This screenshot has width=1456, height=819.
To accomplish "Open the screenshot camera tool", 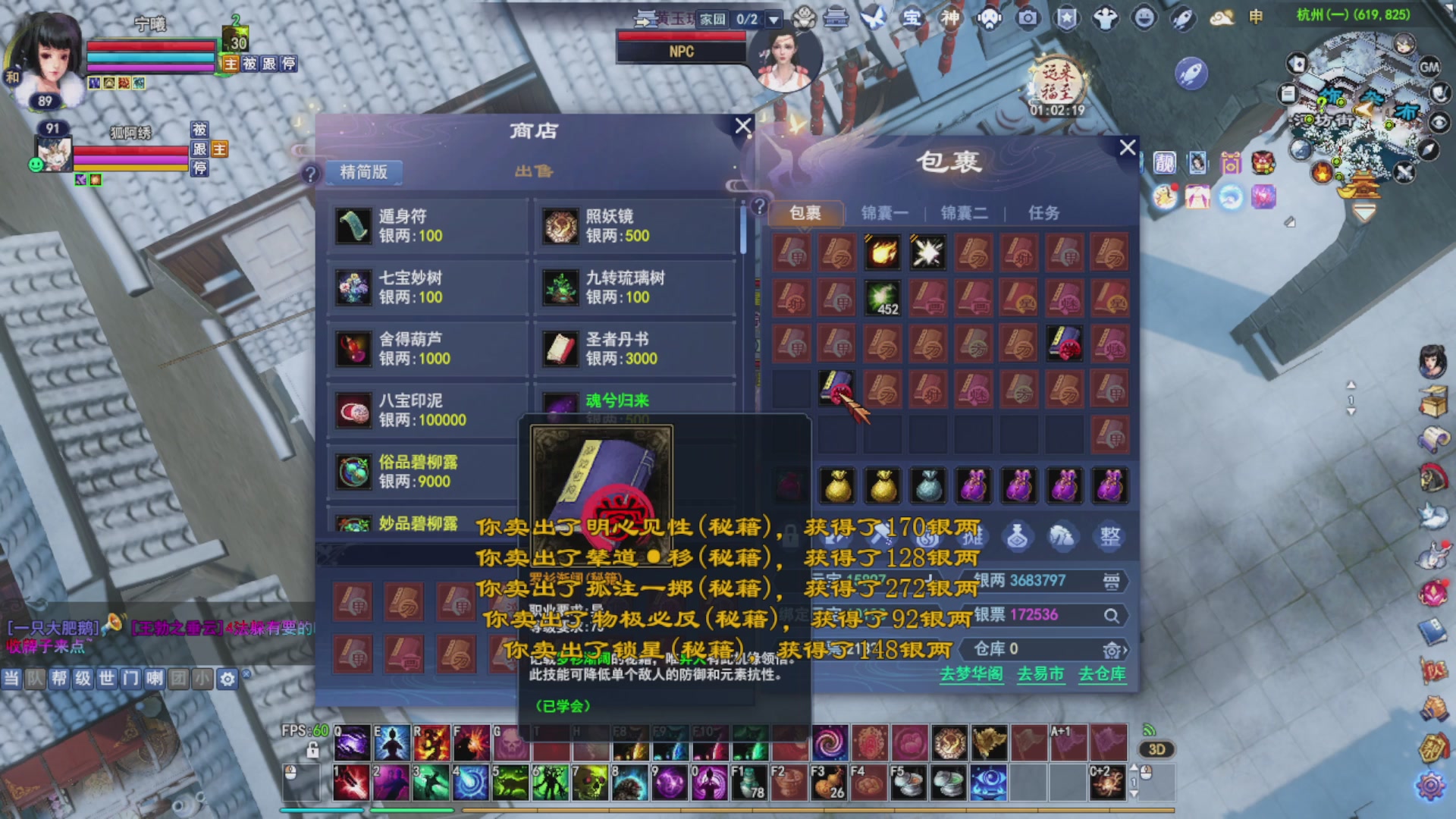I will pyautogui.click(x=1028, y=17).
